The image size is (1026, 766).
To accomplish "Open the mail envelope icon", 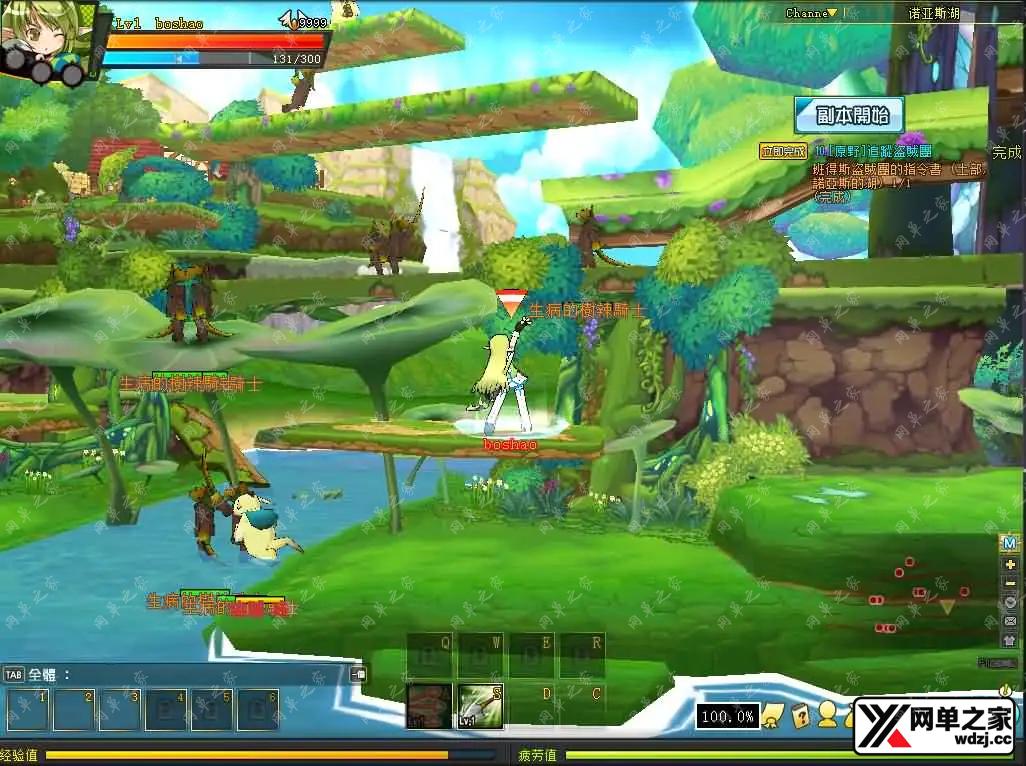I will click(1009, 621).
